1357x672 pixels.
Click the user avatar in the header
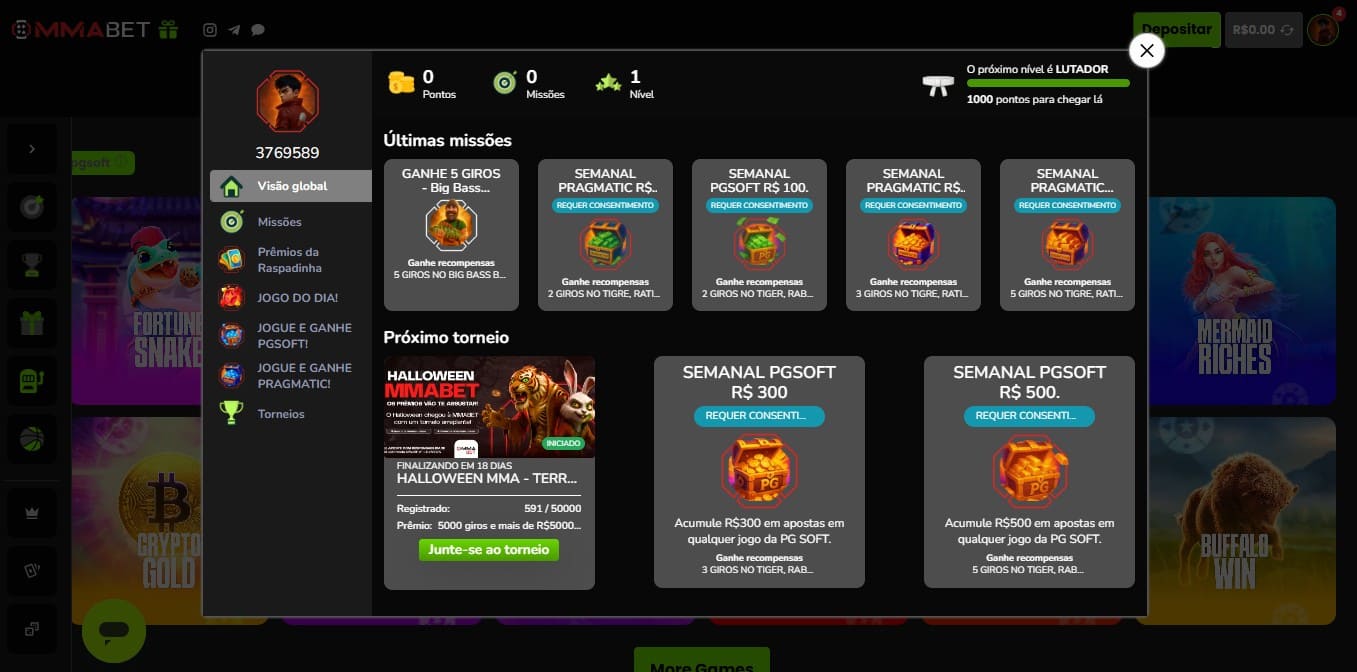click(x=1323, y=30)
